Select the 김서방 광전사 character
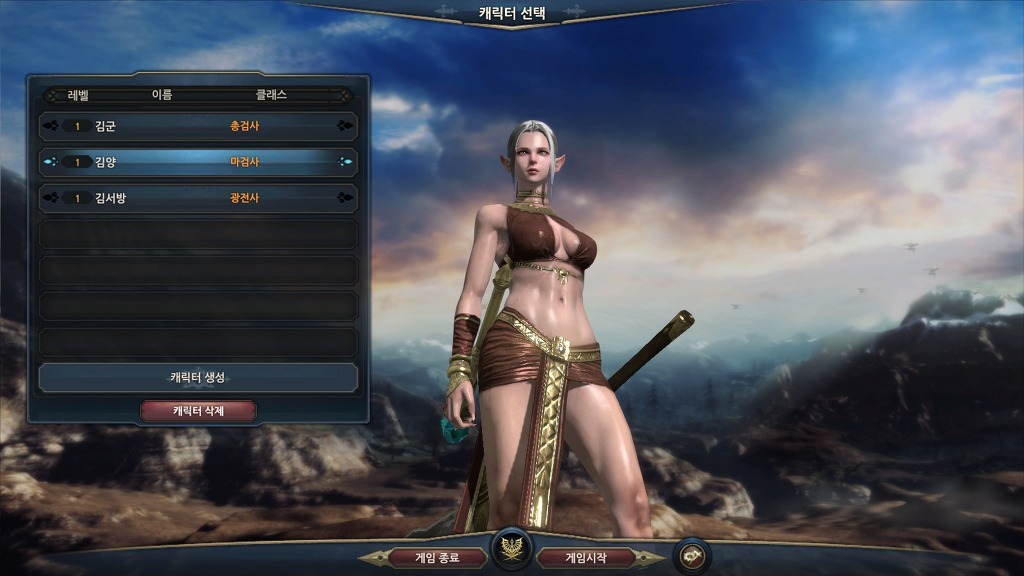1024x576 pixels. coord(198,198)
